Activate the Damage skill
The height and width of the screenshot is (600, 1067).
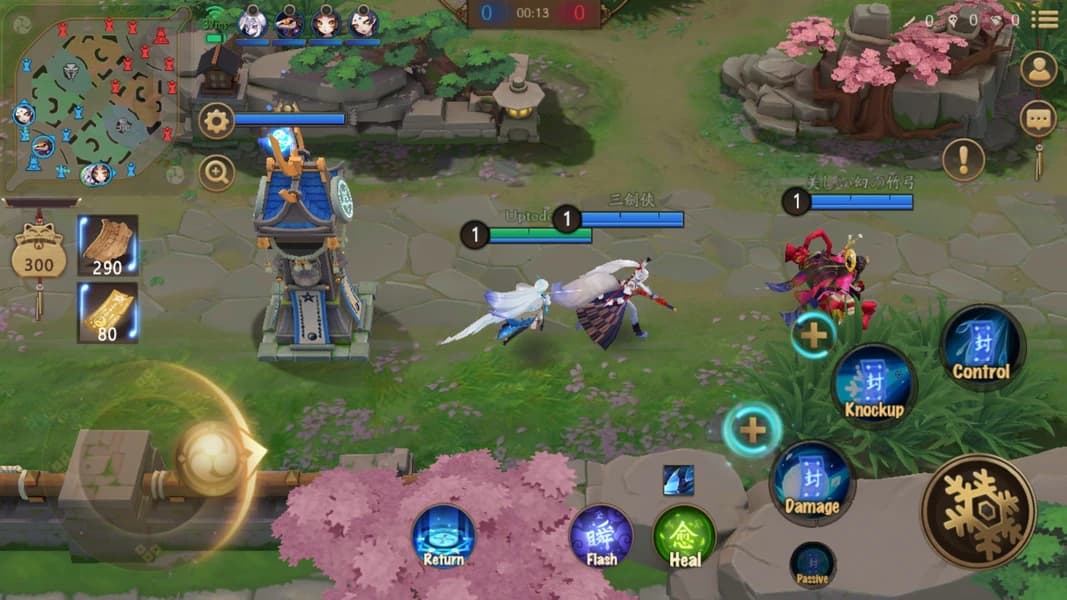pos(811,482)
